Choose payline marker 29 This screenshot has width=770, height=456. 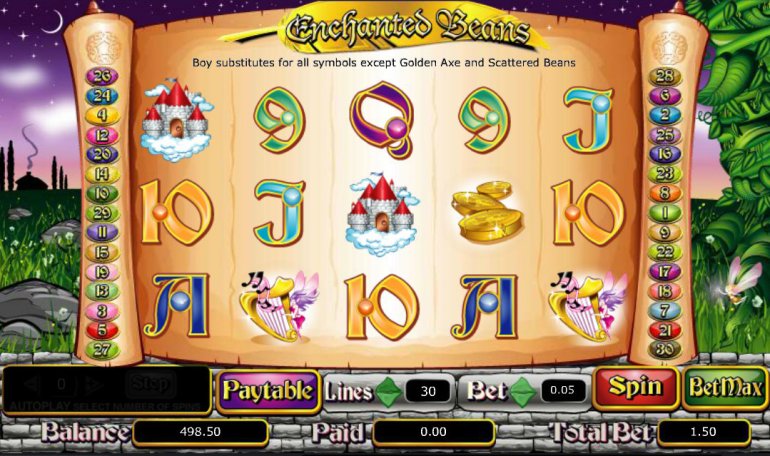(103, 213)
